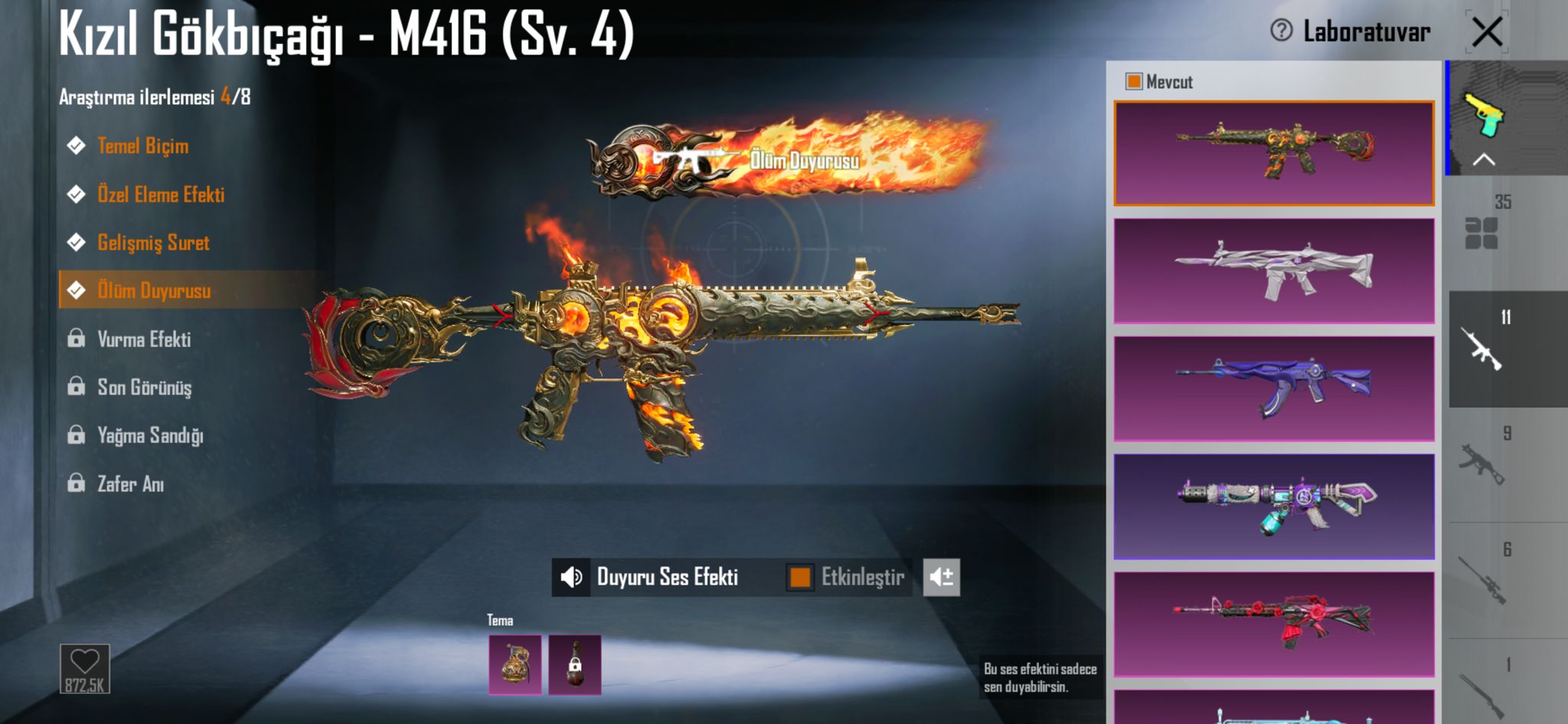
Task: Open the Laboratuvar help question mark
Action: click(1281, 31)
